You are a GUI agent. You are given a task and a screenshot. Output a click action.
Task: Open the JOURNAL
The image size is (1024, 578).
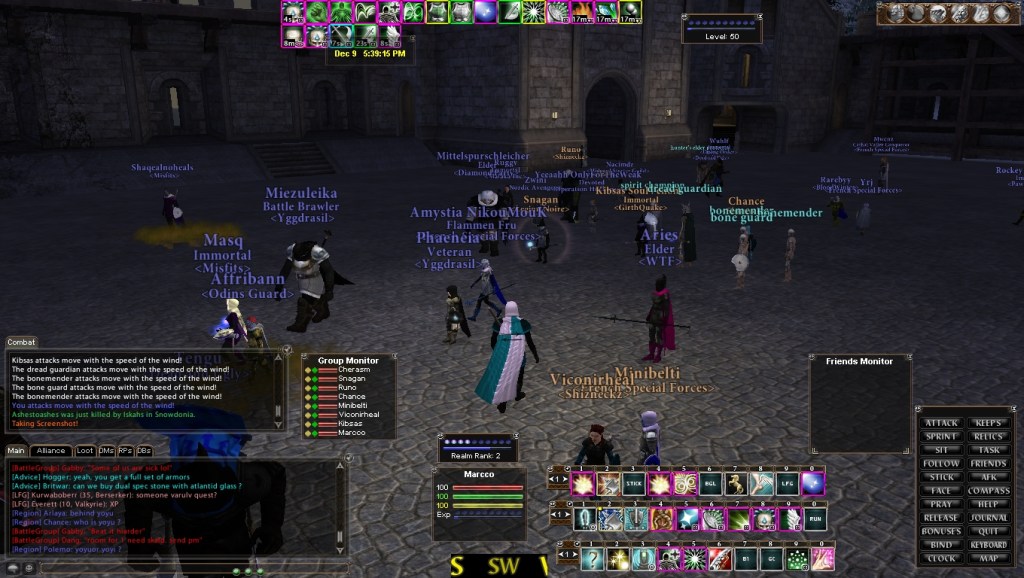(988, 518)
